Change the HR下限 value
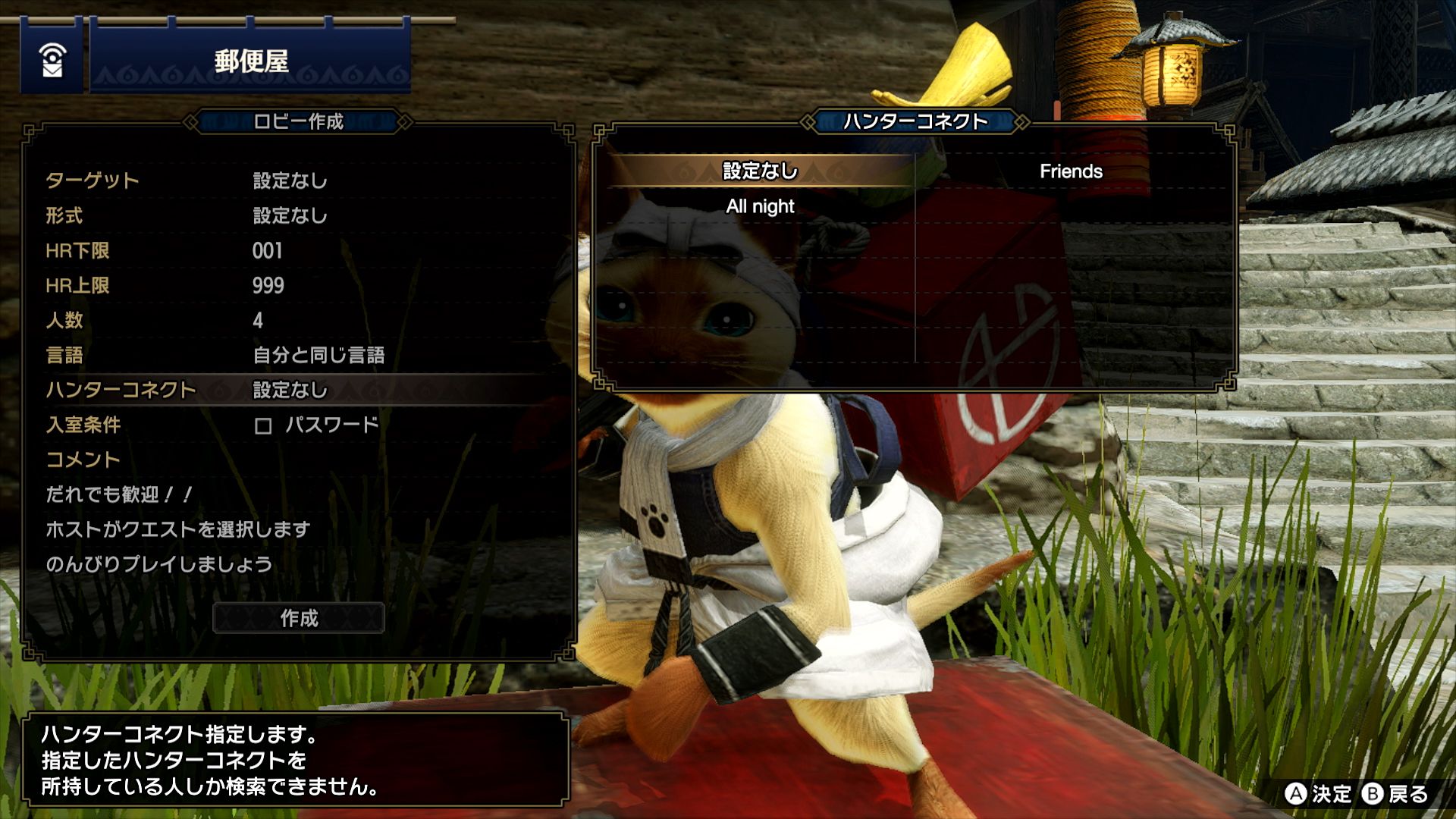This screenshot has height=819, width=1456. click(296, 250)
